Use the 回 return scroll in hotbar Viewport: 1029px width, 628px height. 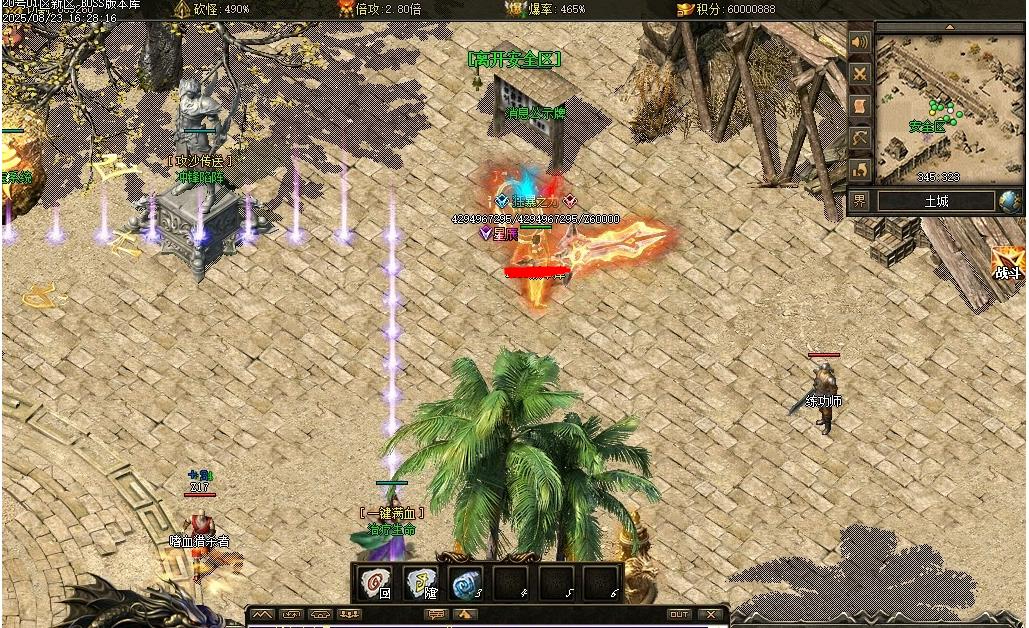pyautogui.click(x=377, y=582)
